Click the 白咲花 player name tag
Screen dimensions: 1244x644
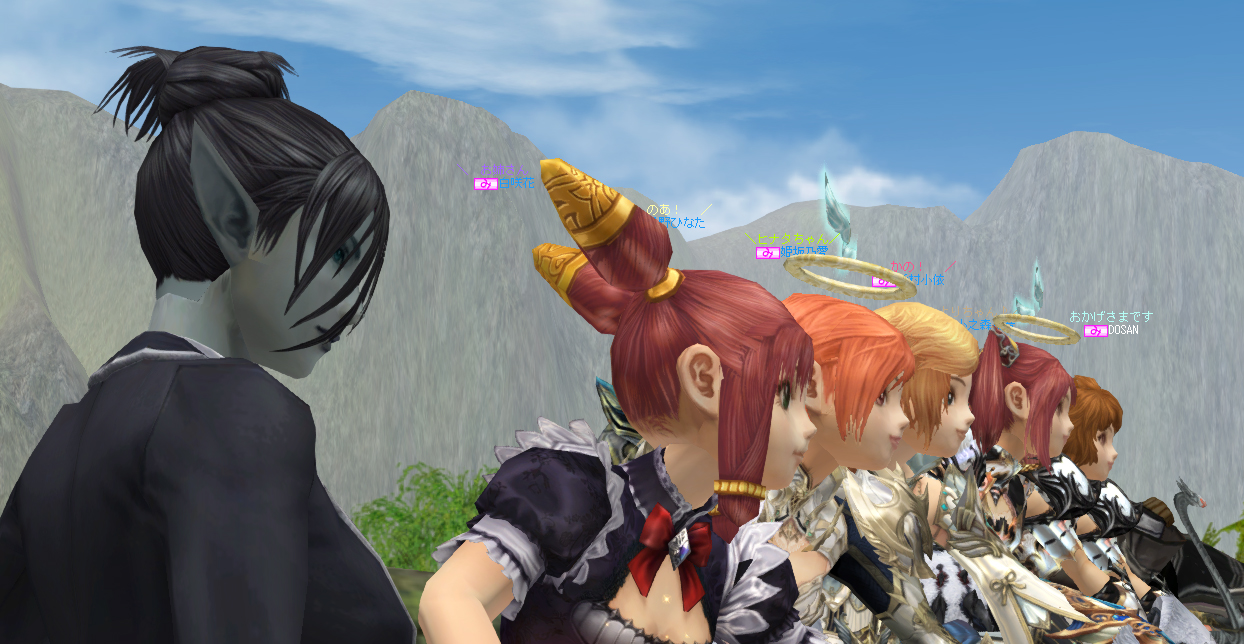tap(516, 183)
